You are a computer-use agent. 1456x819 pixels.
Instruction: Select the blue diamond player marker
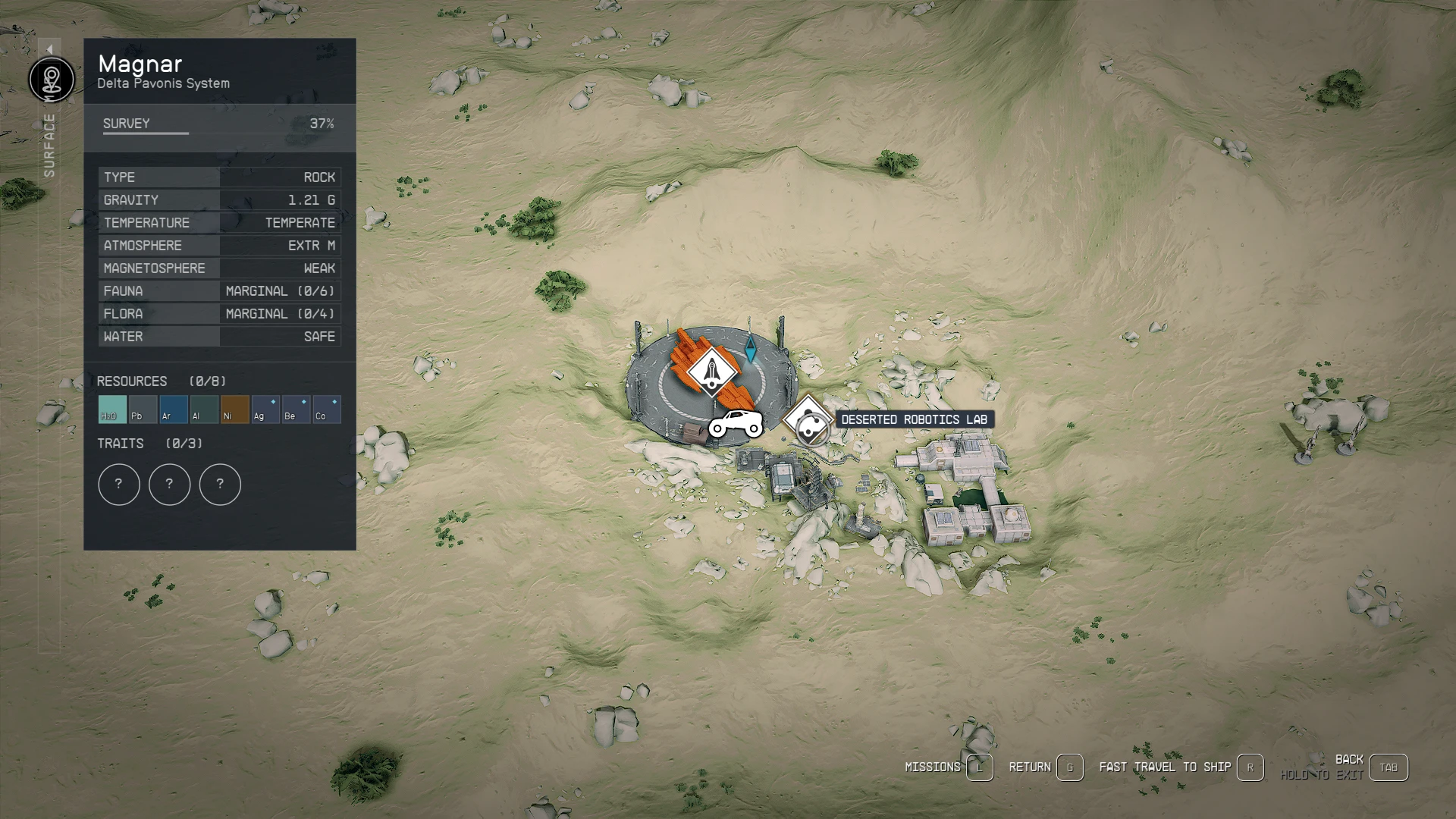(750, 350)
